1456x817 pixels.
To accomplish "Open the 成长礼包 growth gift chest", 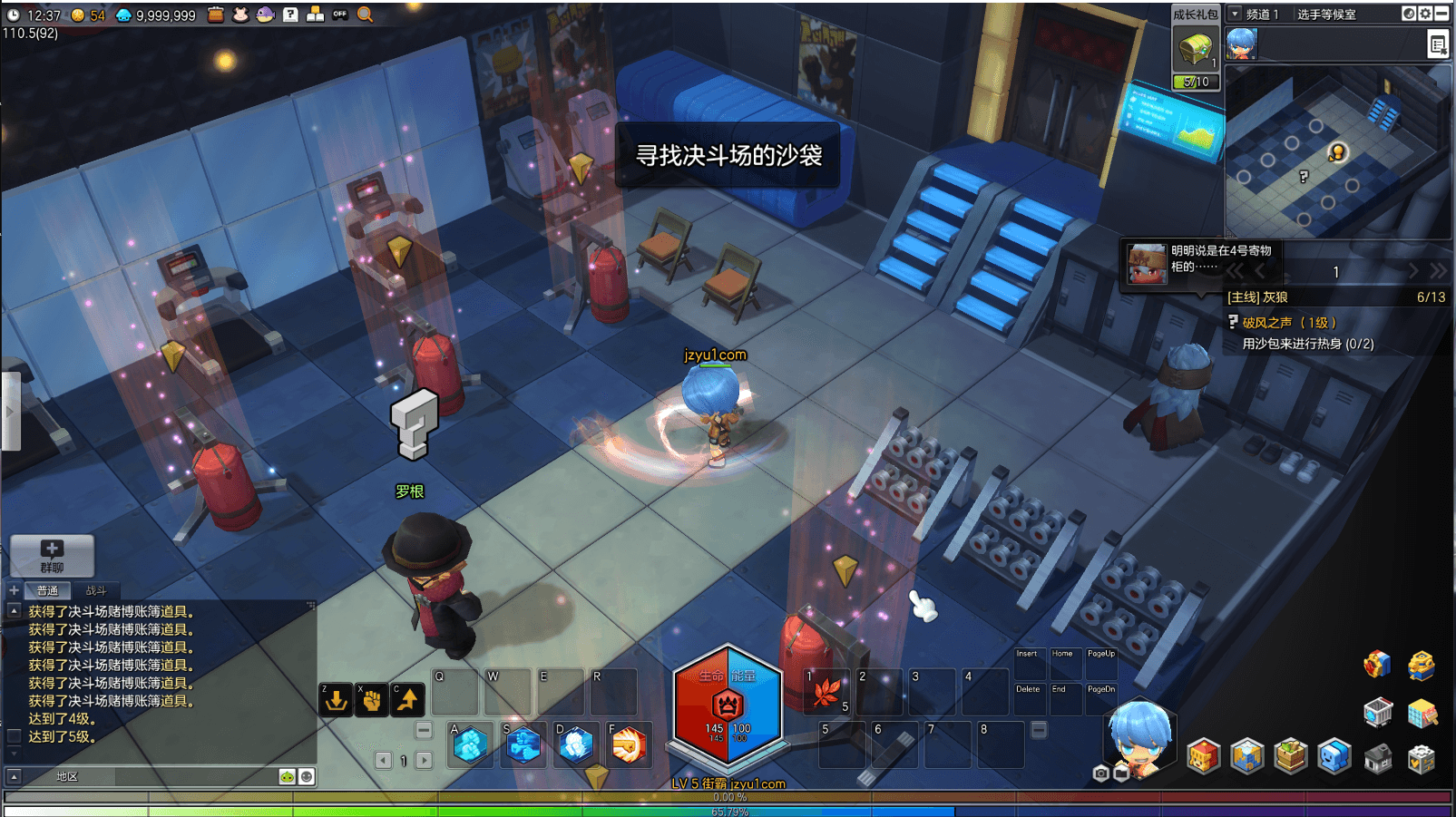I will click(1195, 49).
